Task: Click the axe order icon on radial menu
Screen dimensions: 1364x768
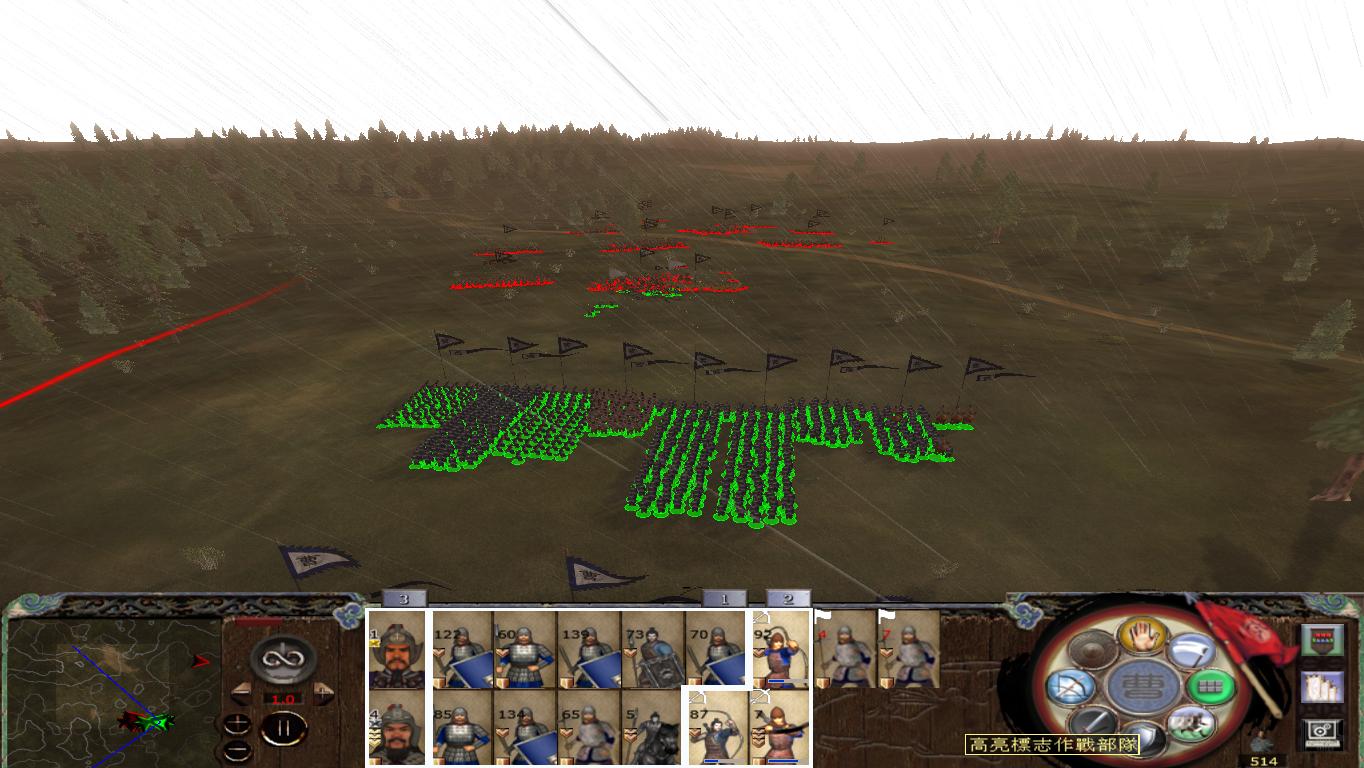Action: click(1190, 652)
